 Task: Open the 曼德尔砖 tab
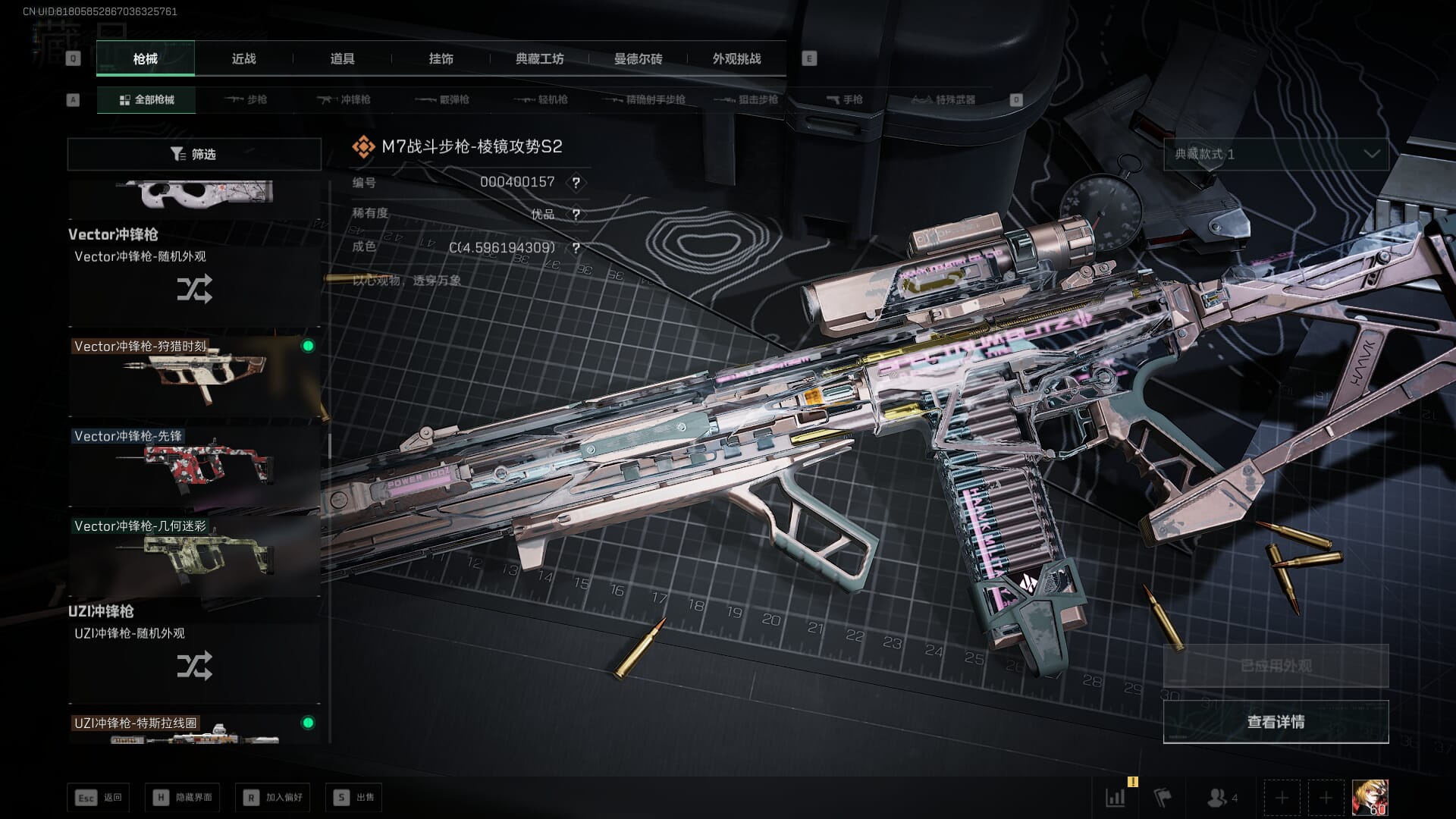tap(638, 58)
